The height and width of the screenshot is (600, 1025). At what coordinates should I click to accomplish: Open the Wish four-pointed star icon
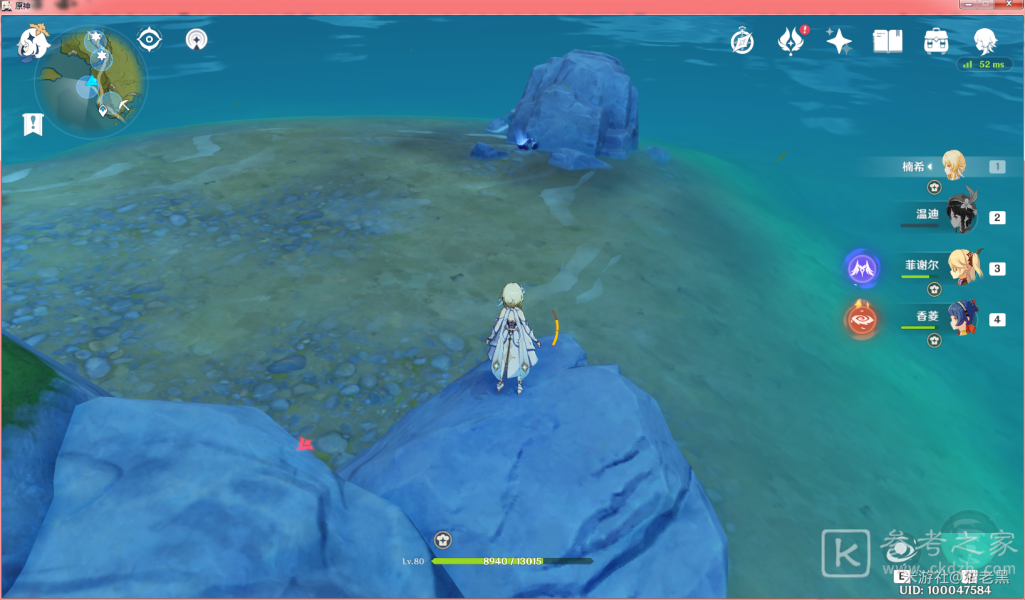click(839, 41)
